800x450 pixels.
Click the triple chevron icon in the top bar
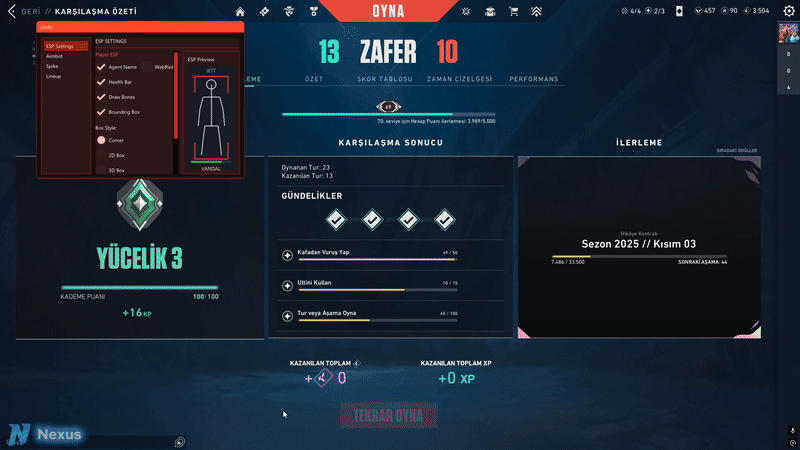coord(537,12)
